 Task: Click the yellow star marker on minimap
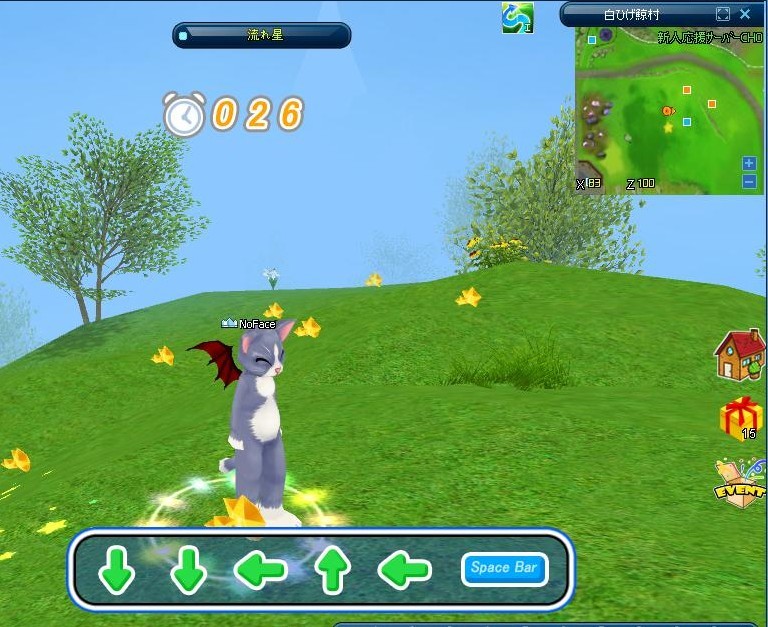(668, 127)
